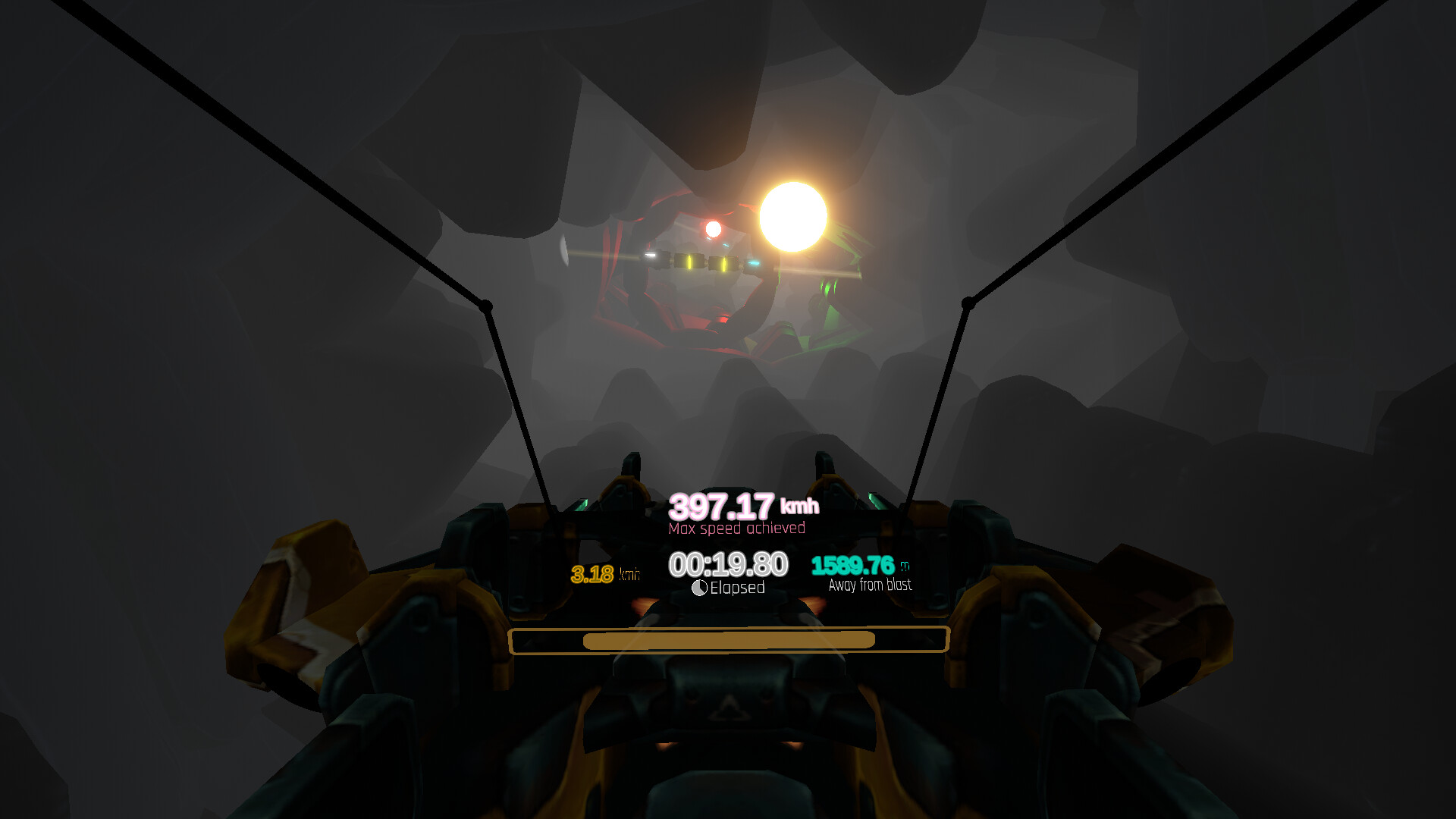The image size is (1456, 819).
Task: Expand the Max speed achieved label
Action: 737,528
